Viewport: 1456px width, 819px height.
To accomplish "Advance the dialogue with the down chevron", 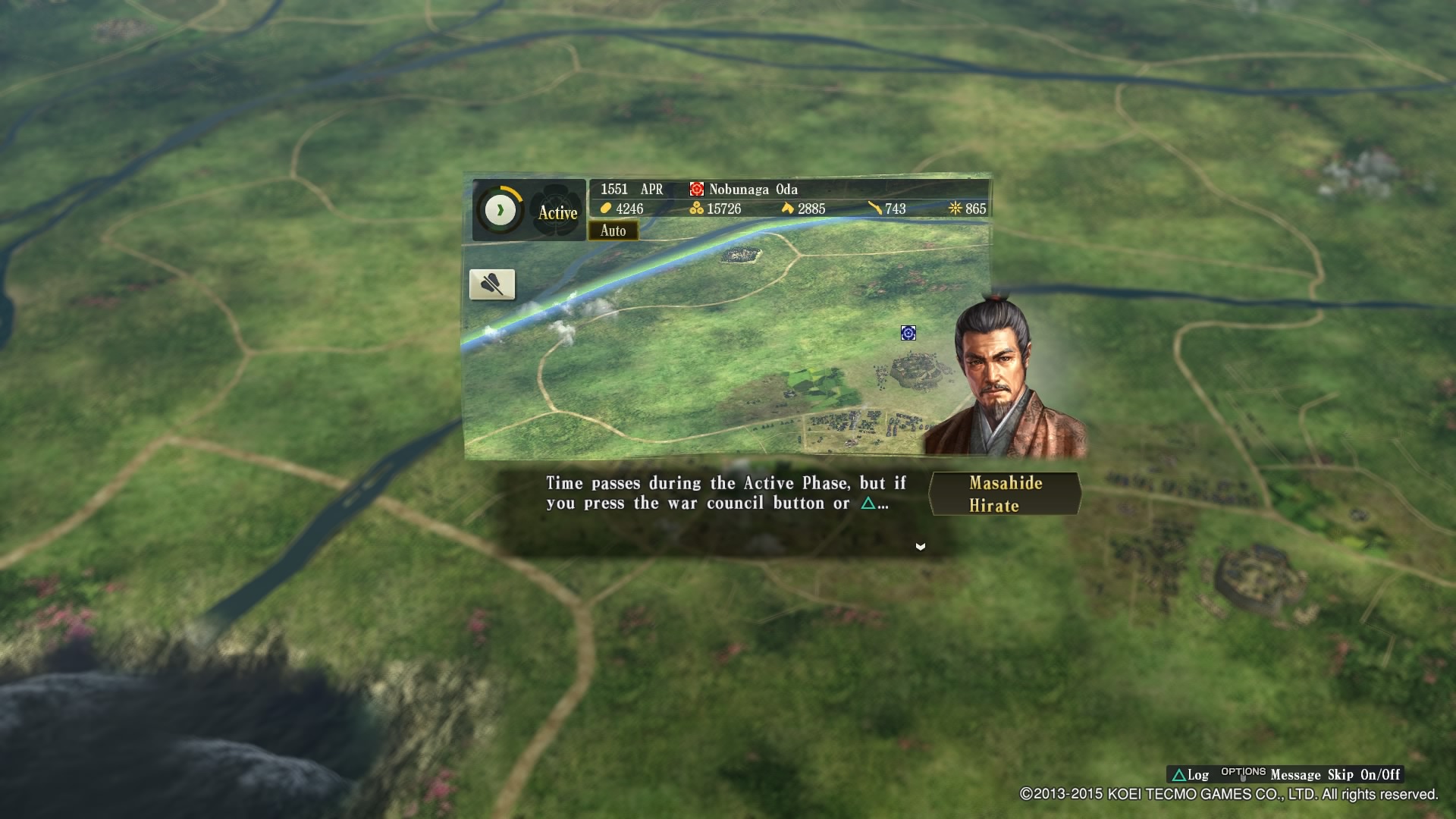I will pos(920,545).
